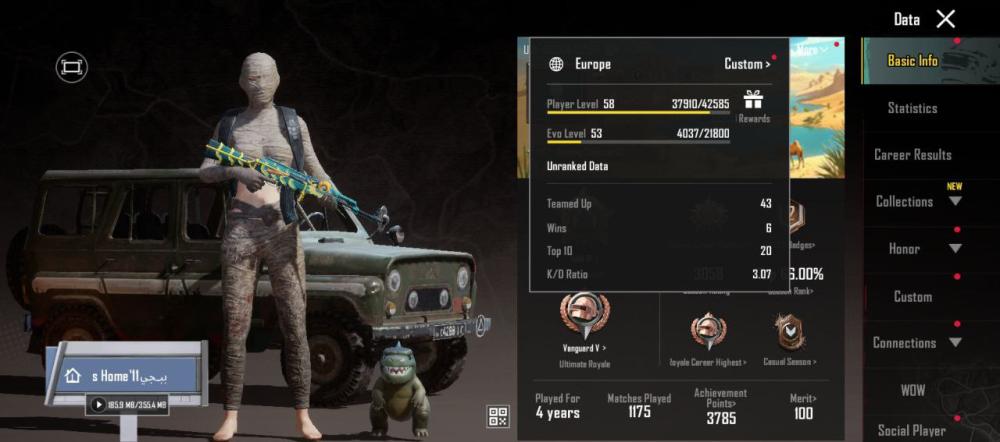
Task: Toggle the fullscreen character view icon
Action: click(72, 67)
